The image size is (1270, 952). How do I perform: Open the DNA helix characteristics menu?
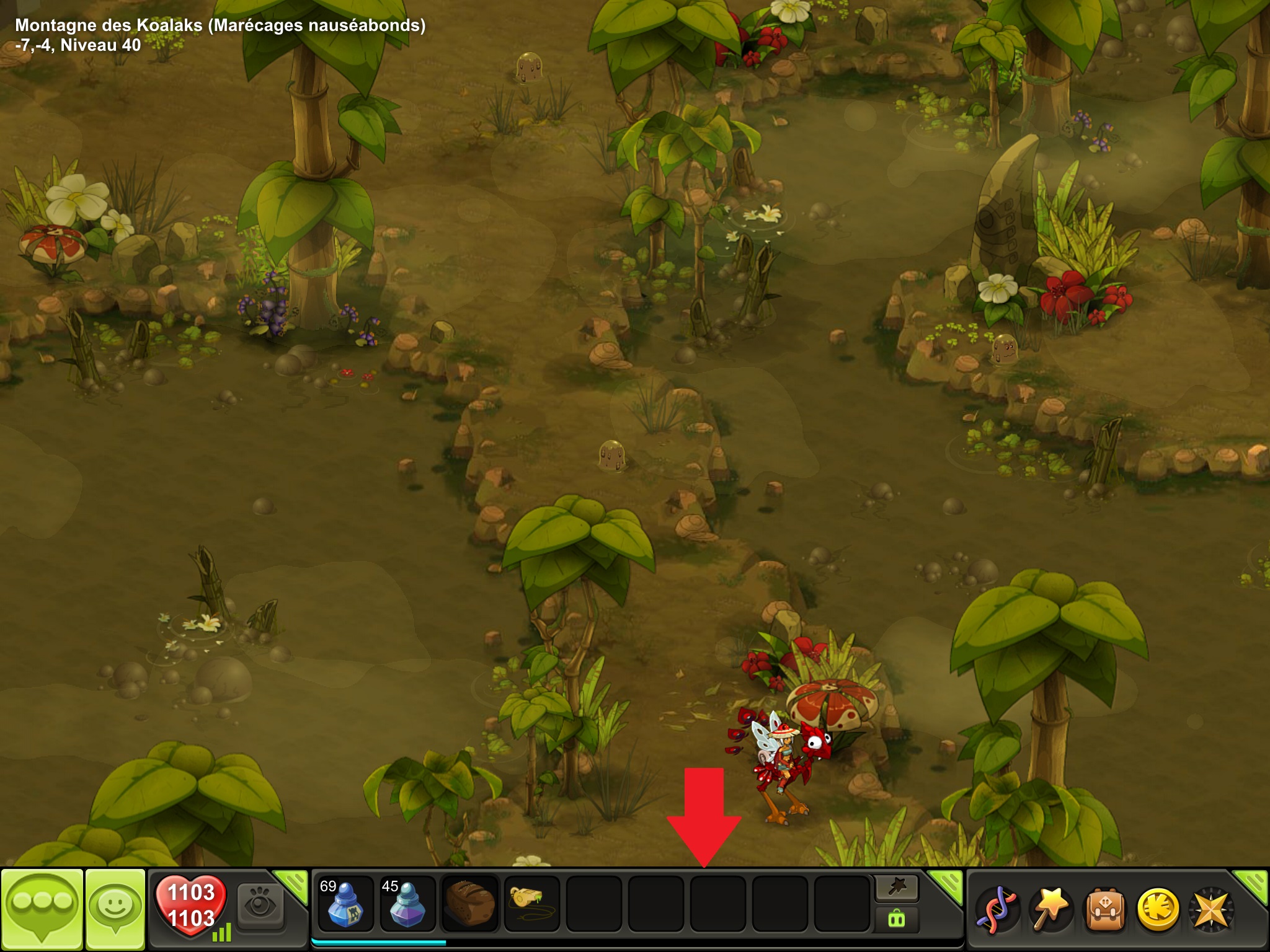(x=996, y=909)
